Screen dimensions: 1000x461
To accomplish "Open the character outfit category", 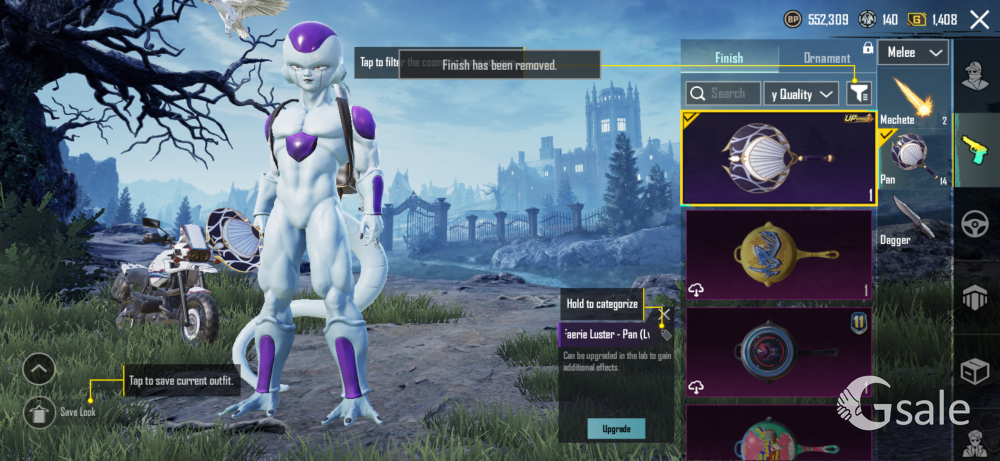I will [976, 73].
